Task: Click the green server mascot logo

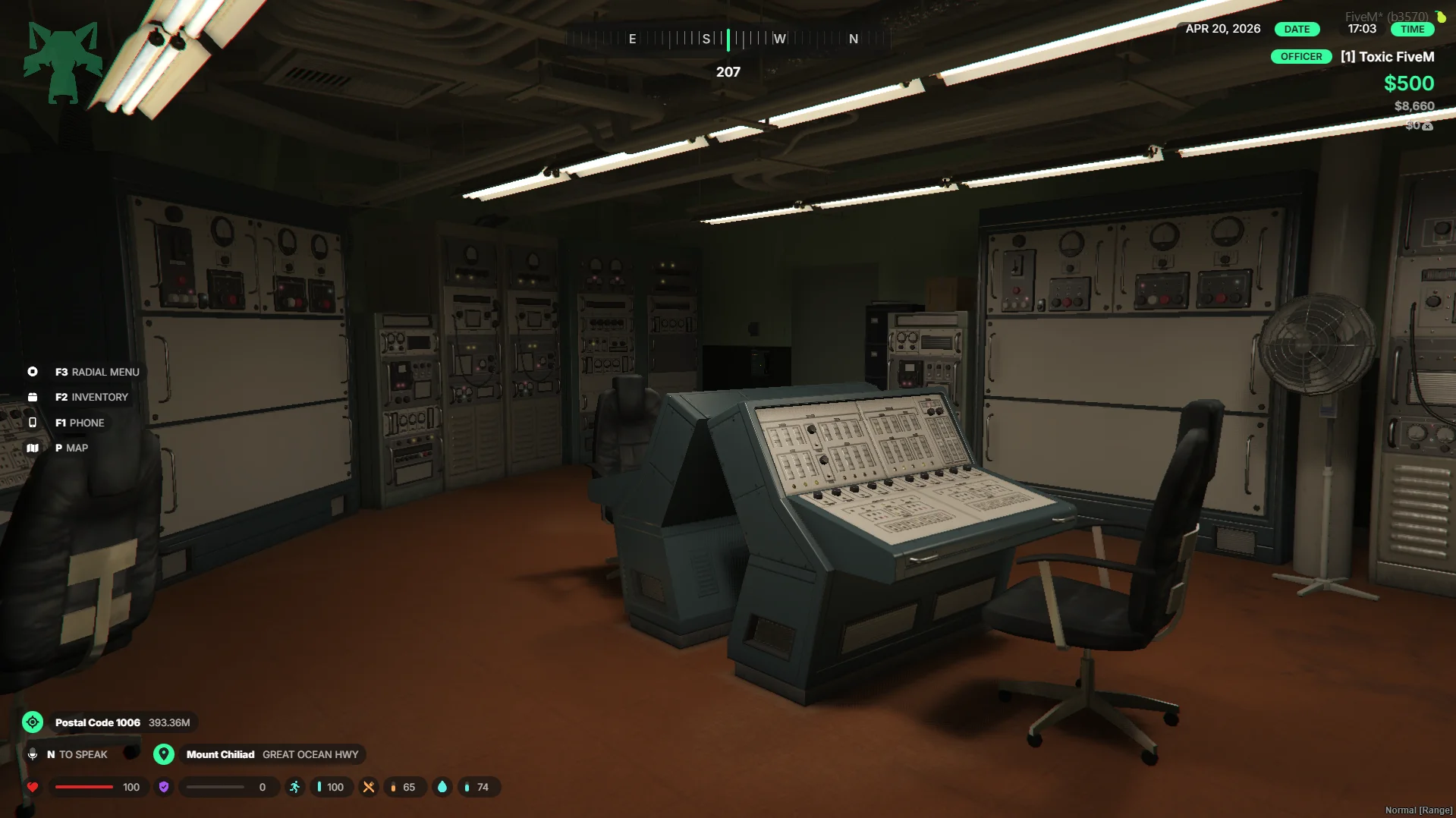Action: click(62, 62)
